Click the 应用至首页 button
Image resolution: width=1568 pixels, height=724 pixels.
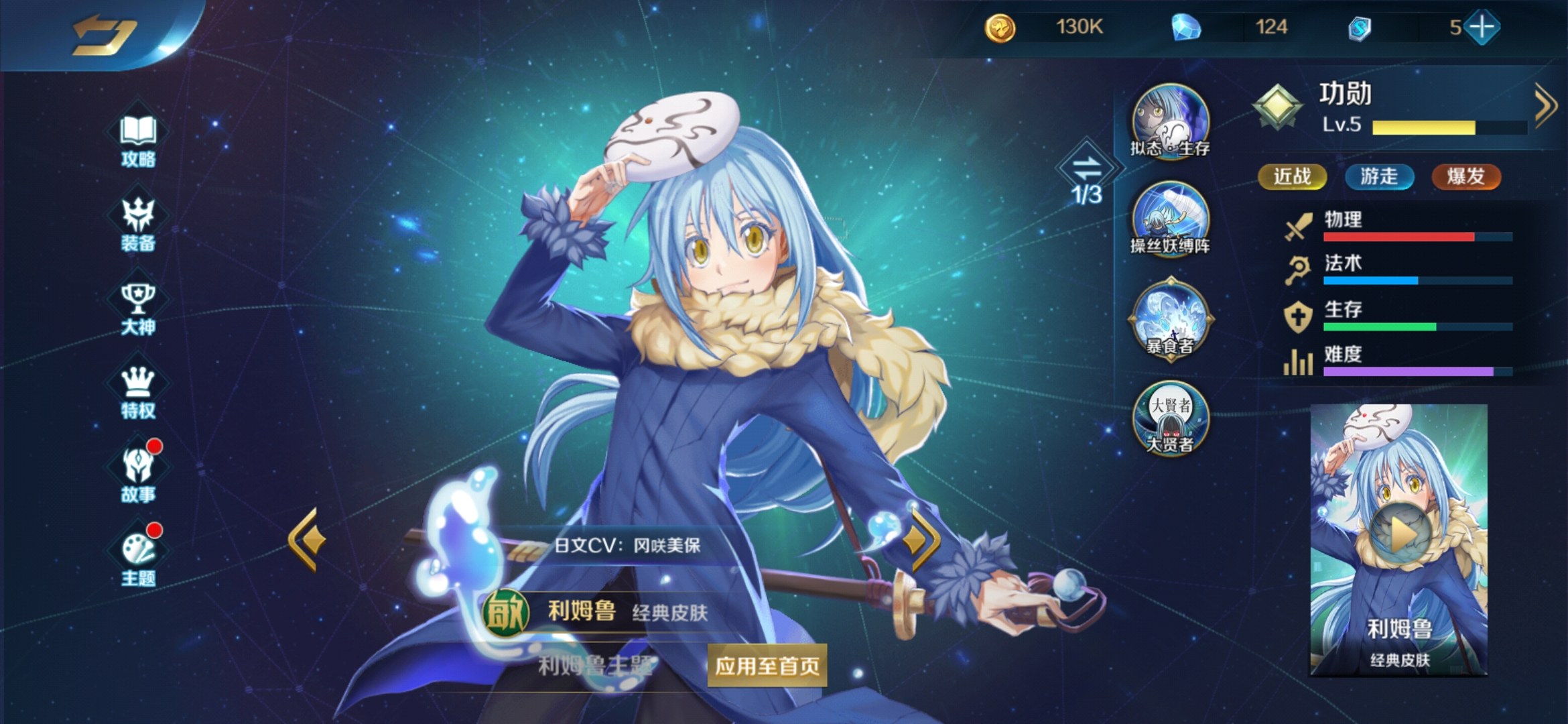pyautogui.click(x=767, y=666)
